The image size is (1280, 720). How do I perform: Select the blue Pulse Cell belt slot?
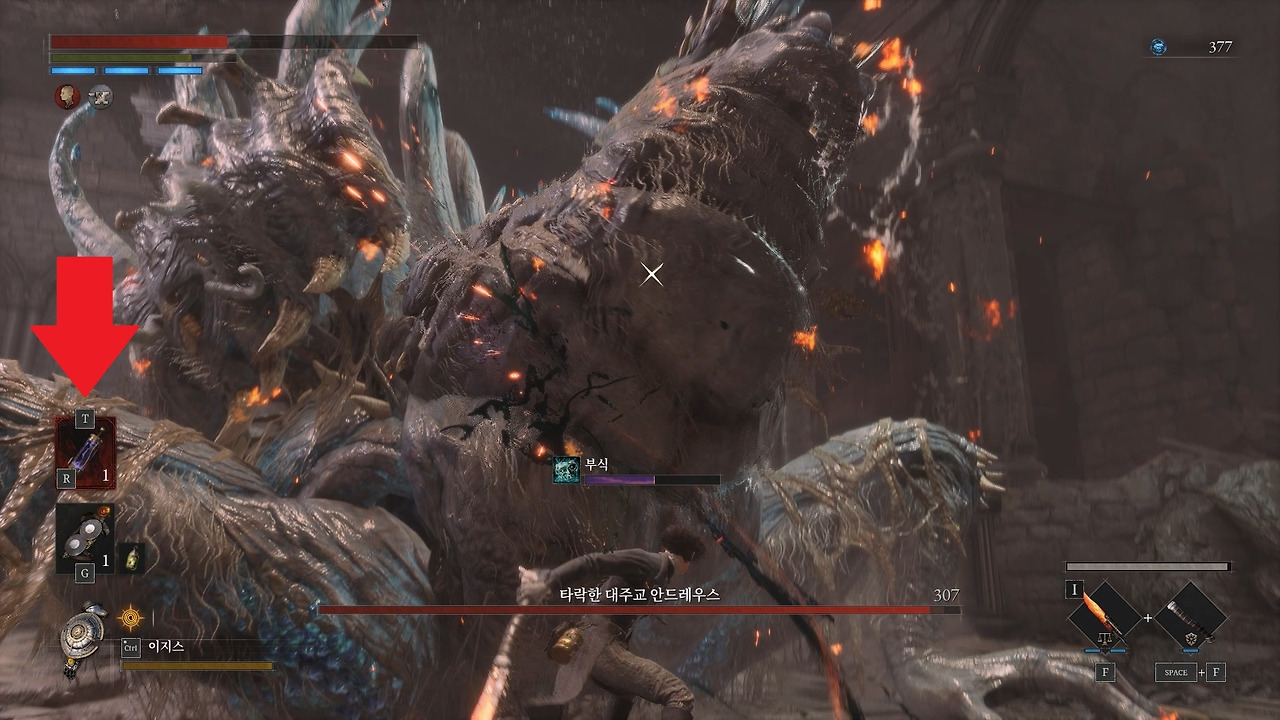pyautogui.click(x=86, y=452)
